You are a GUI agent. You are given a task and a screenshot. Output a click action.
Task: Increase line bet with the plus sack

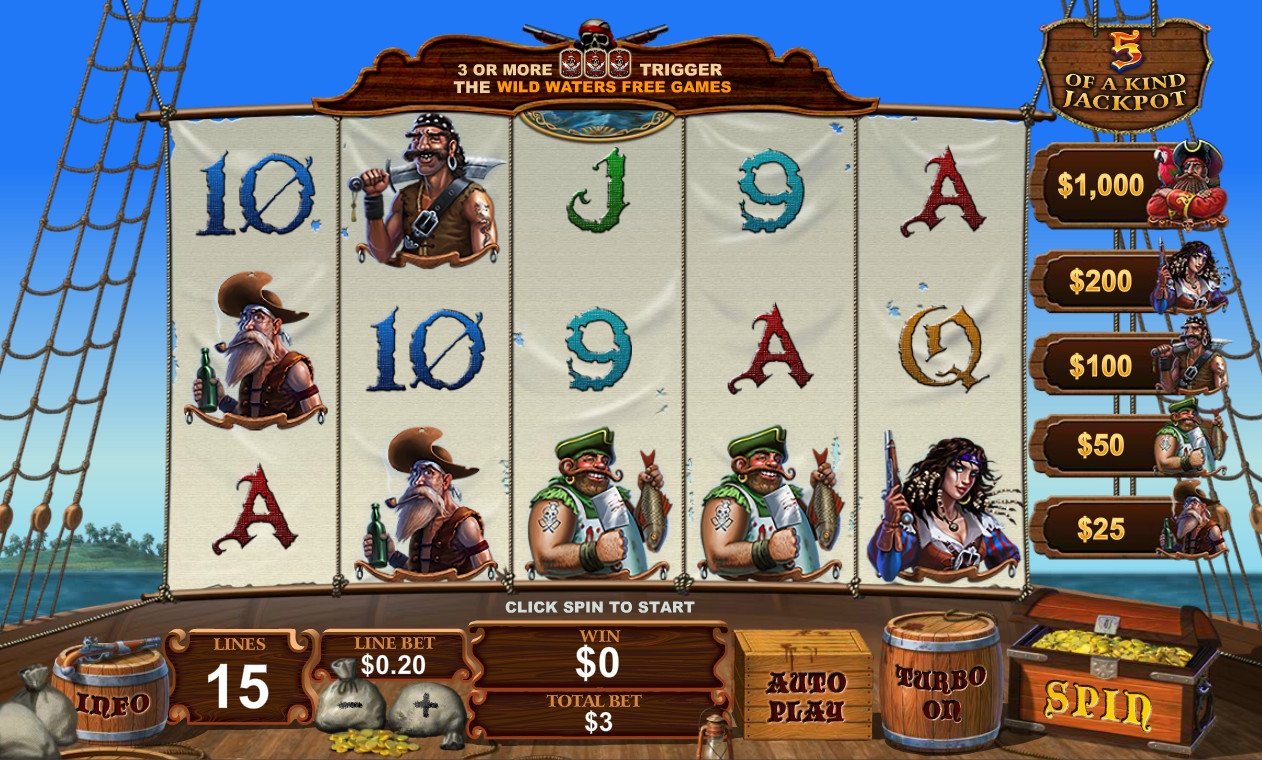coord(426,706)
